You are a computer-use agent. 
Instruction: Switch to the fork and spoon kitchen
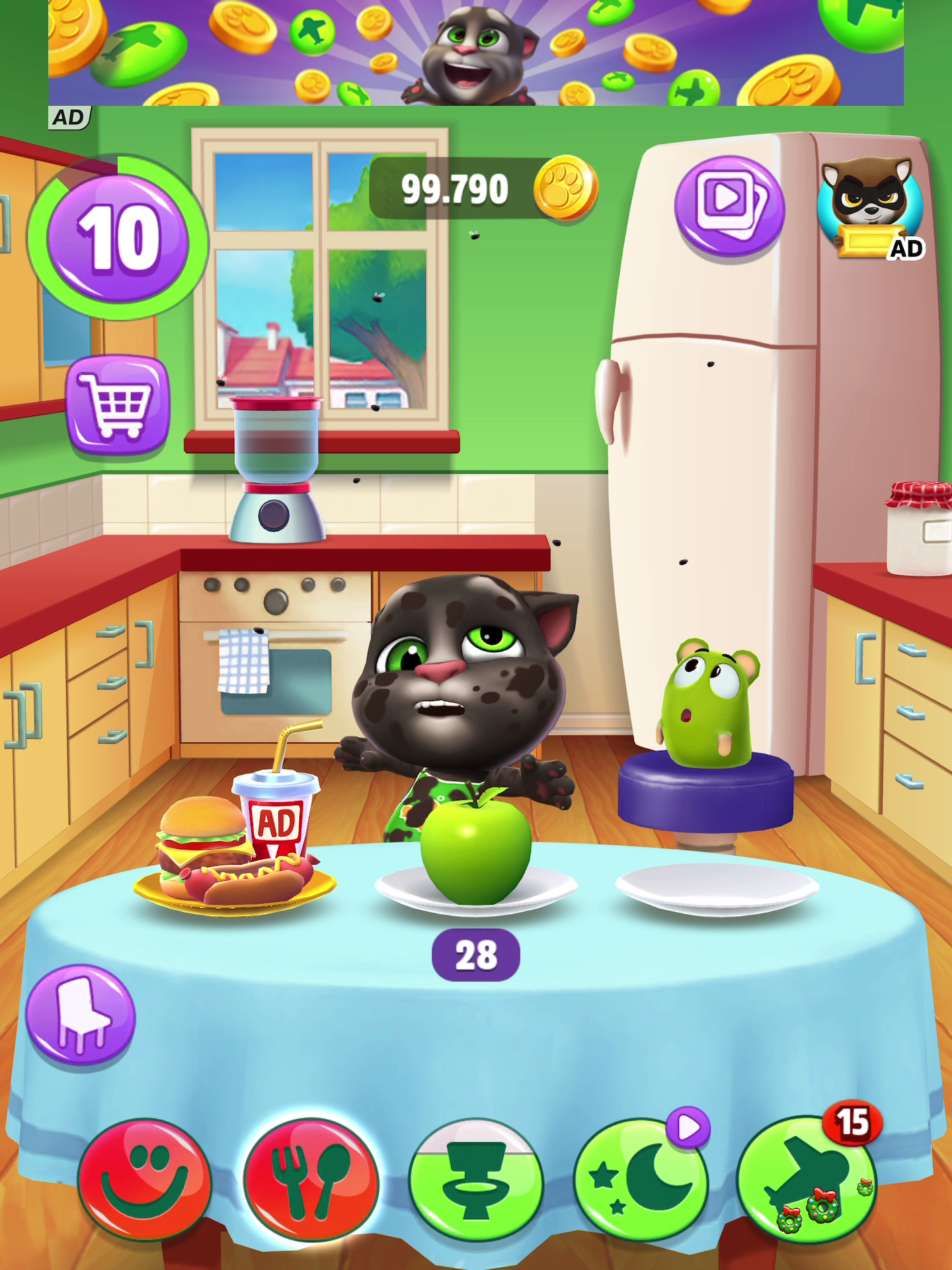310,1181
